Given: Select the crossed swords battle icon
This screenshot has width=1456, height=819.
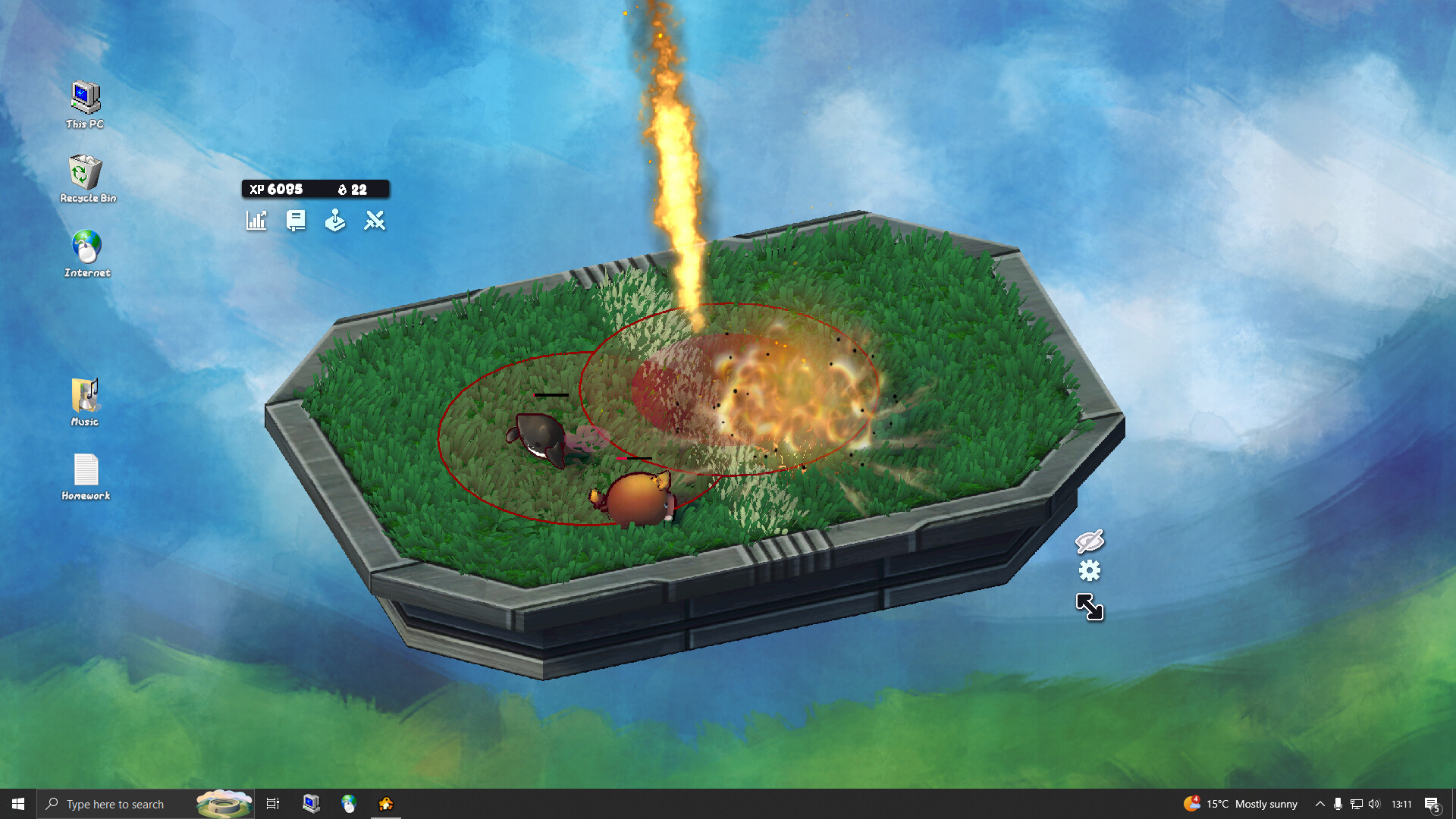Looking at the screenshot, I should pos(375,221).
